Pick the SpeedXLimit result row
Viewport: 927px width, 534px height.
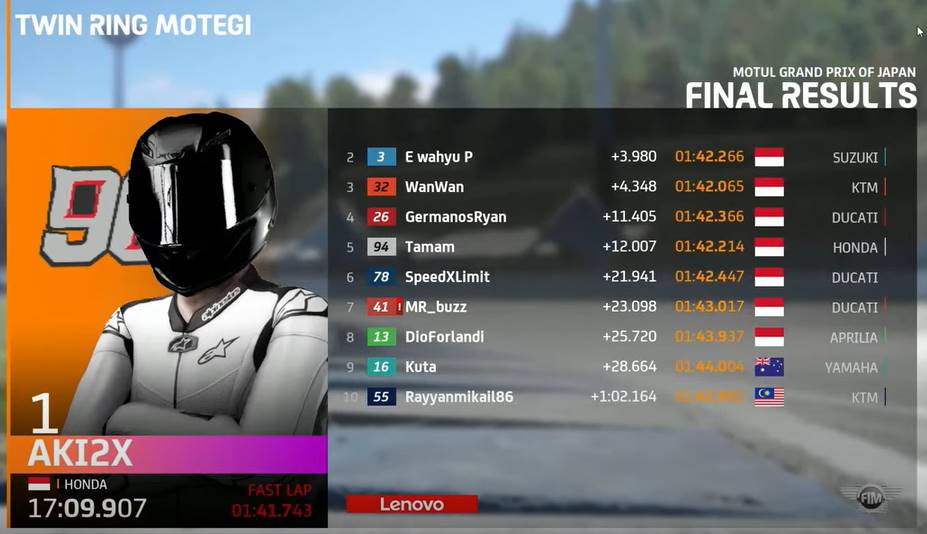point(615,277)
